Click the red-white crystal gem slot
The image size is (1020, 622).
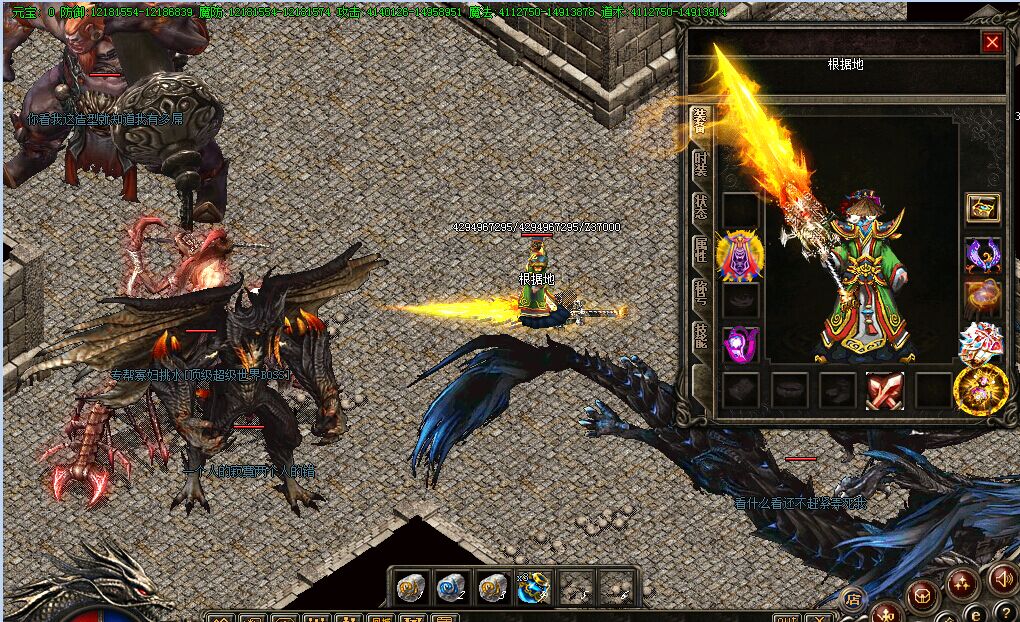[981, 343]
